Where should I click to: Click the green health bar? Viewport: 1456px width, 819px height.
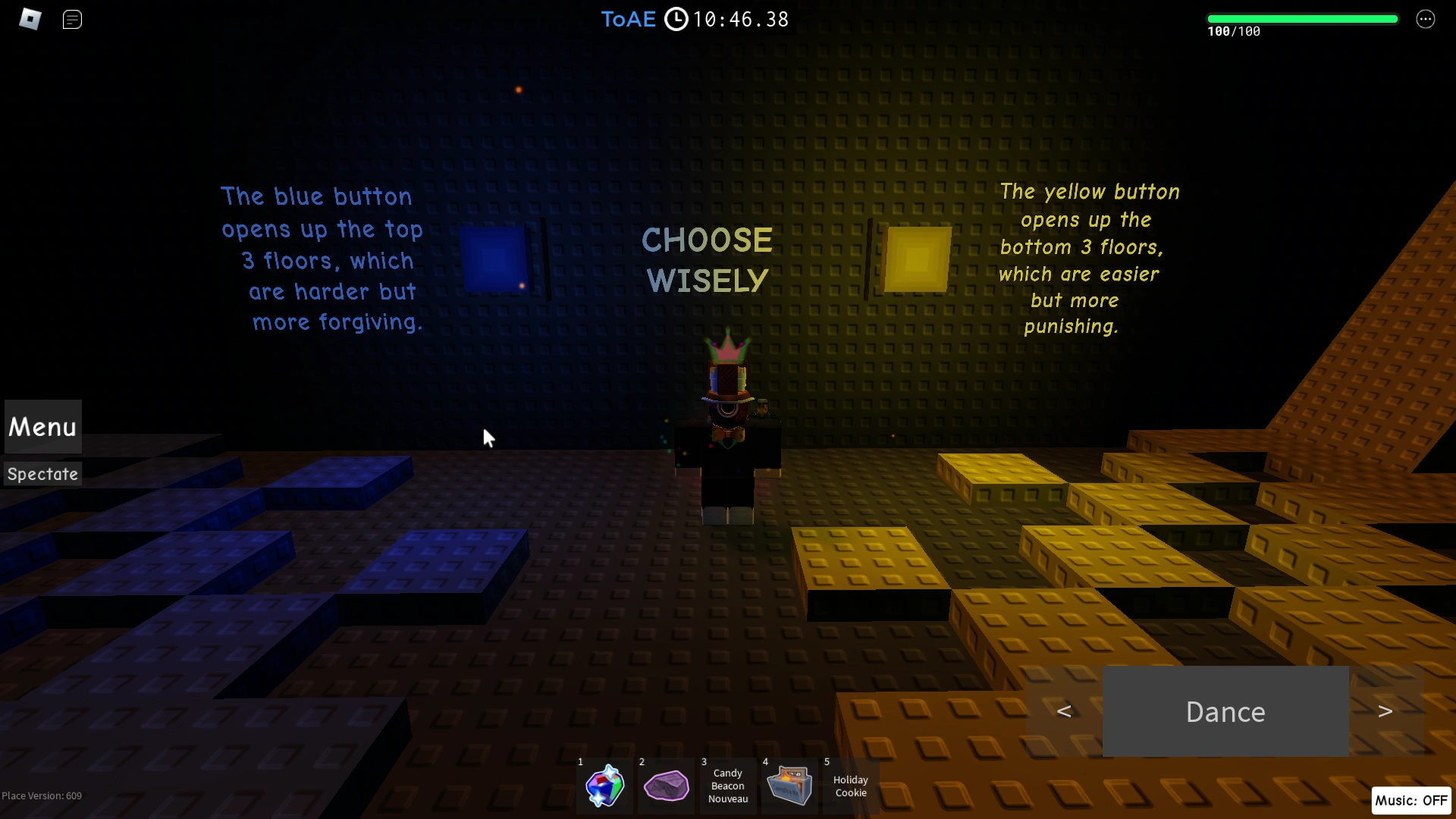1302,17
